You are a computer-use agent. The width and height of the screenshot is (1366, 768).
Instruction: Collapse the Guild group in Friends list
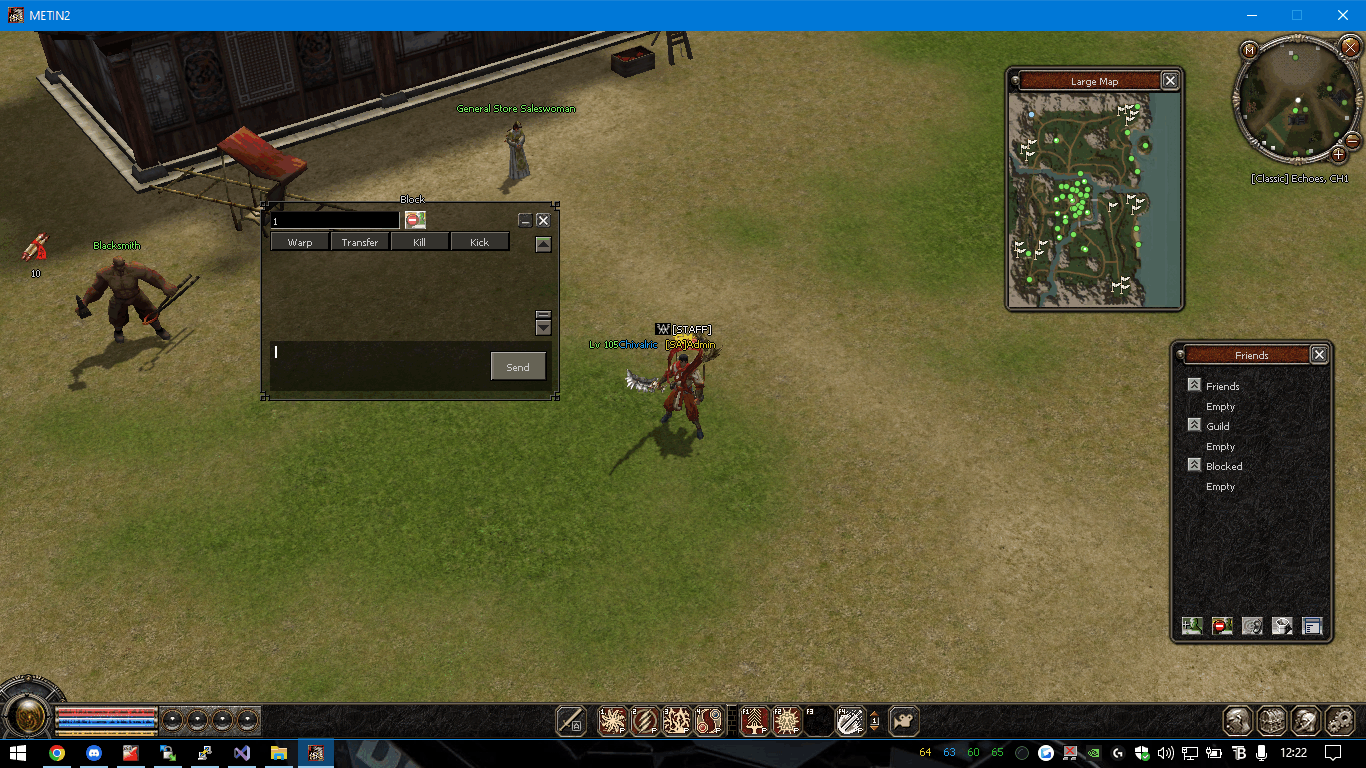click(x=1194, y=426)
